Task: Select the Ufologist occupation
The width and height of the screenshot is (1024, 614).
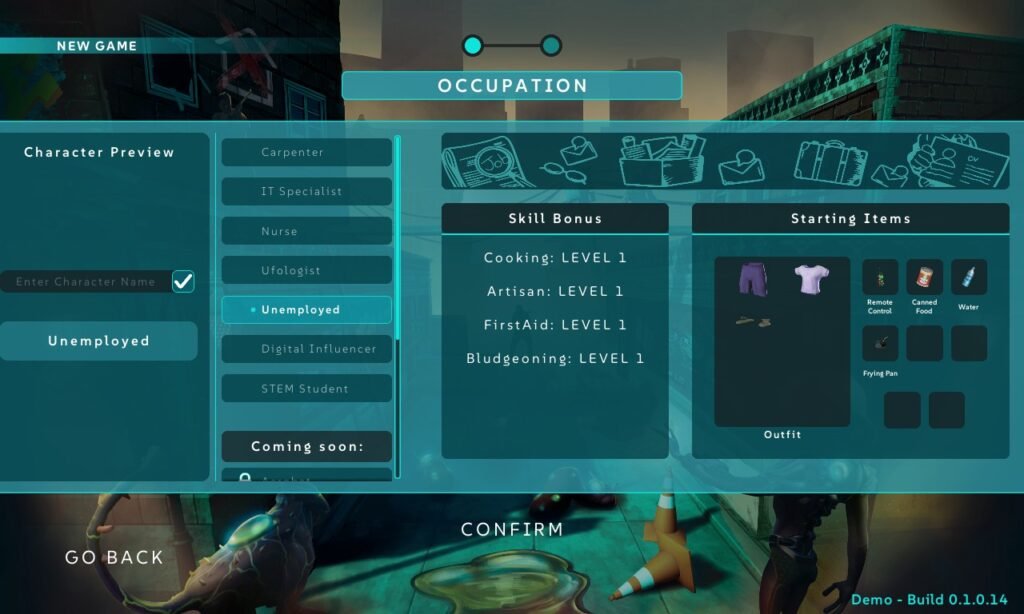Action: 306,270
